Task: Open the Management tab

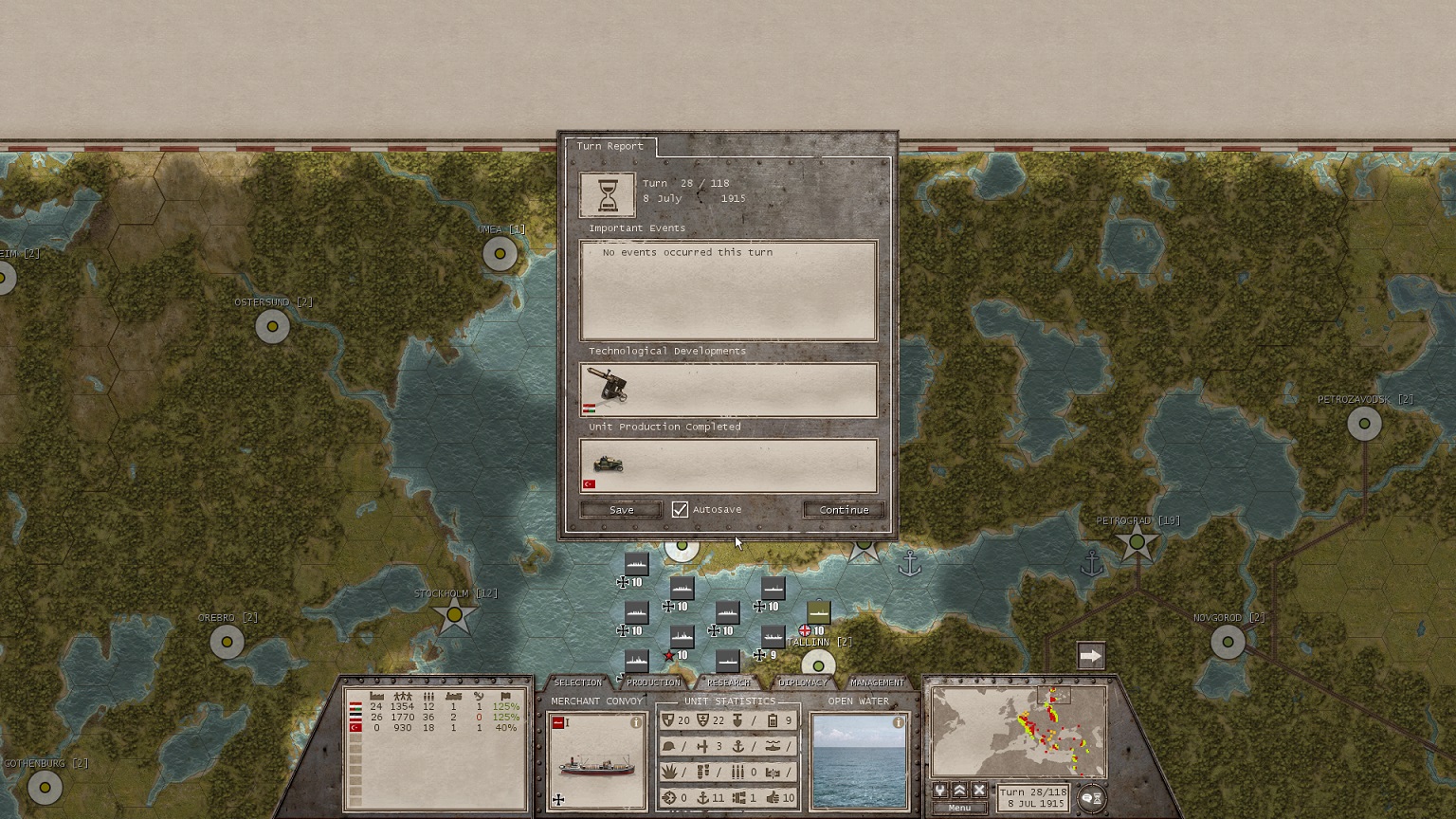Action: tap(877, 682)
